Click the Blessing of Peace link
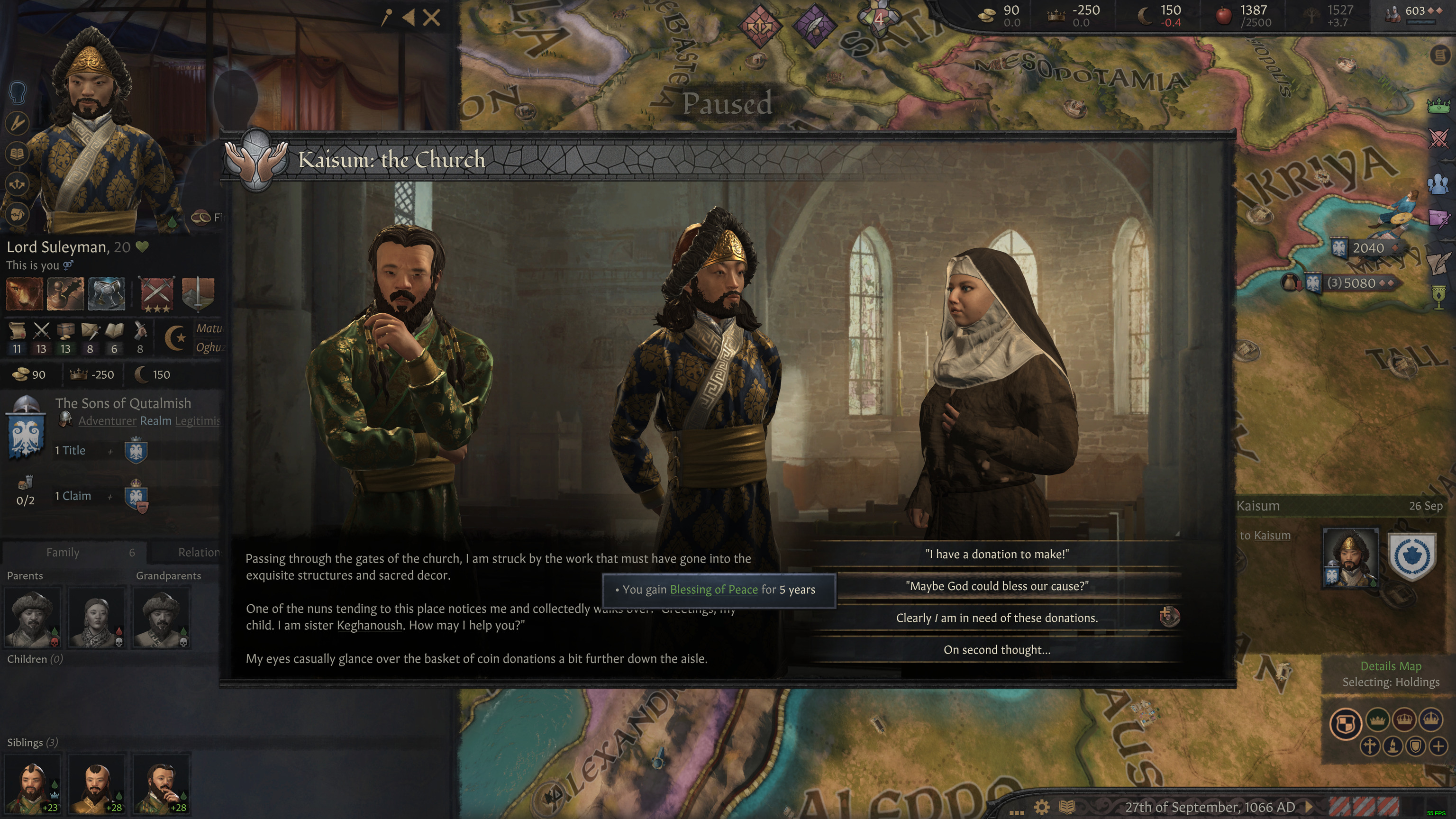Viewport: 1456px width, 819px height. point(714,590)
